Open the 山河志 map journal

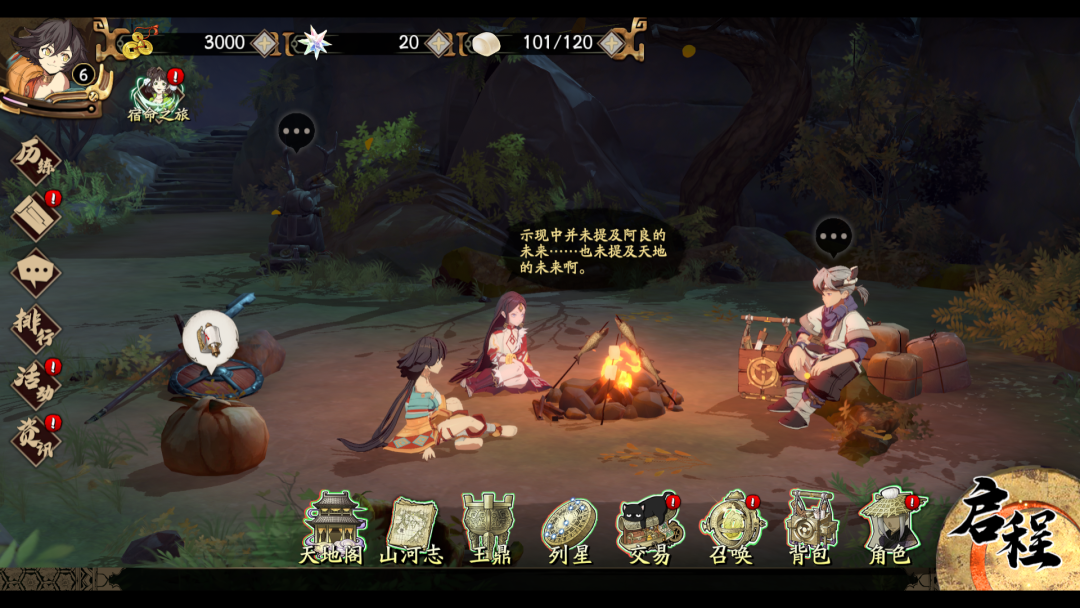(411, 527)
